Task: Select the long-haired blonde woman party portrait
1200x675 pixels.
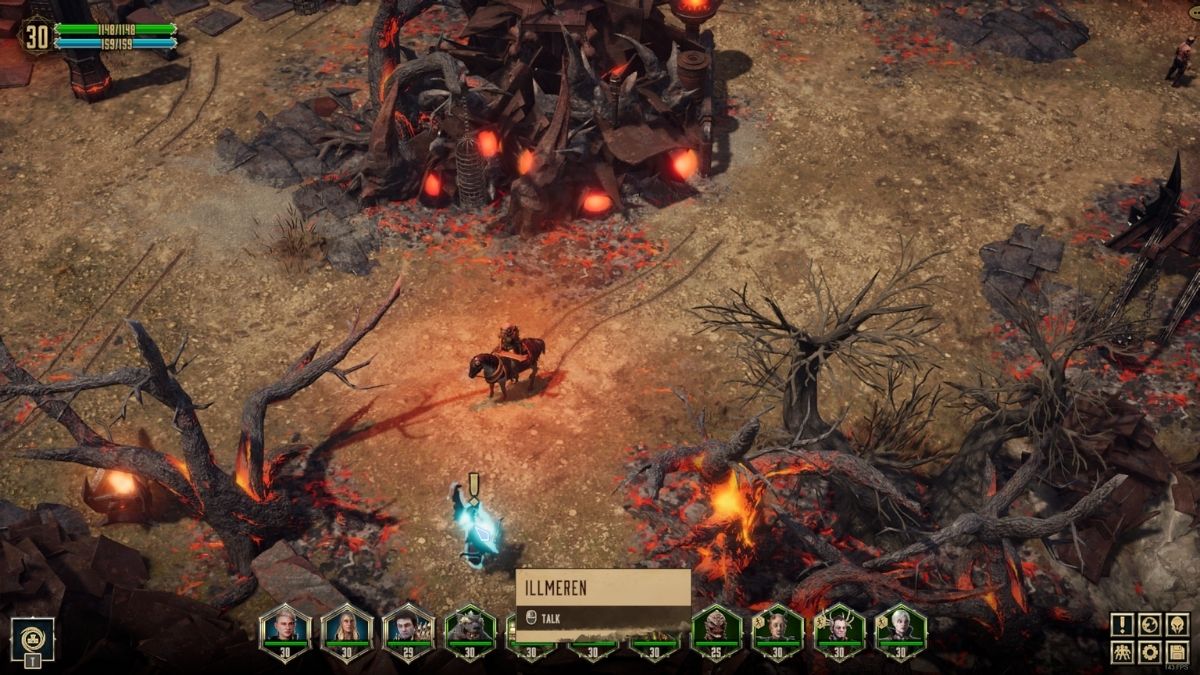Action: click(x=347, y=630)
